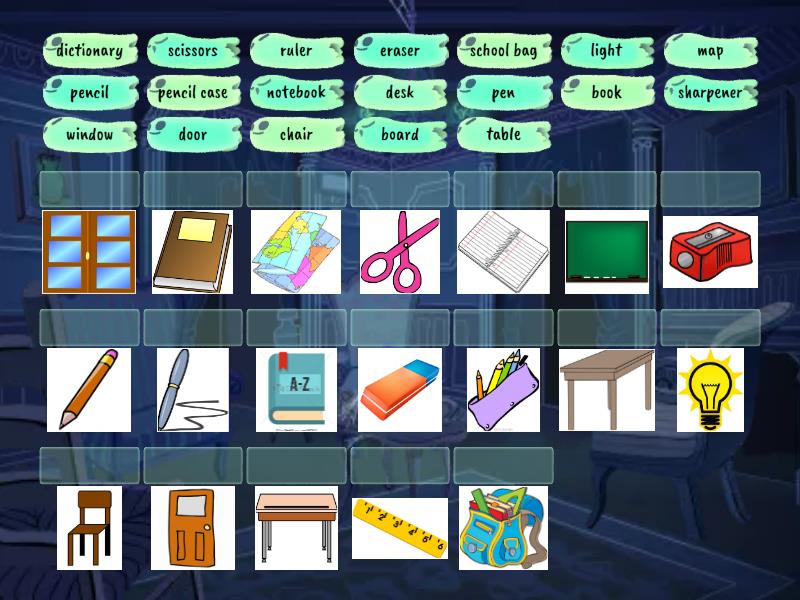
Task: Click the 'desk' word tile
Action: [400, 92]
